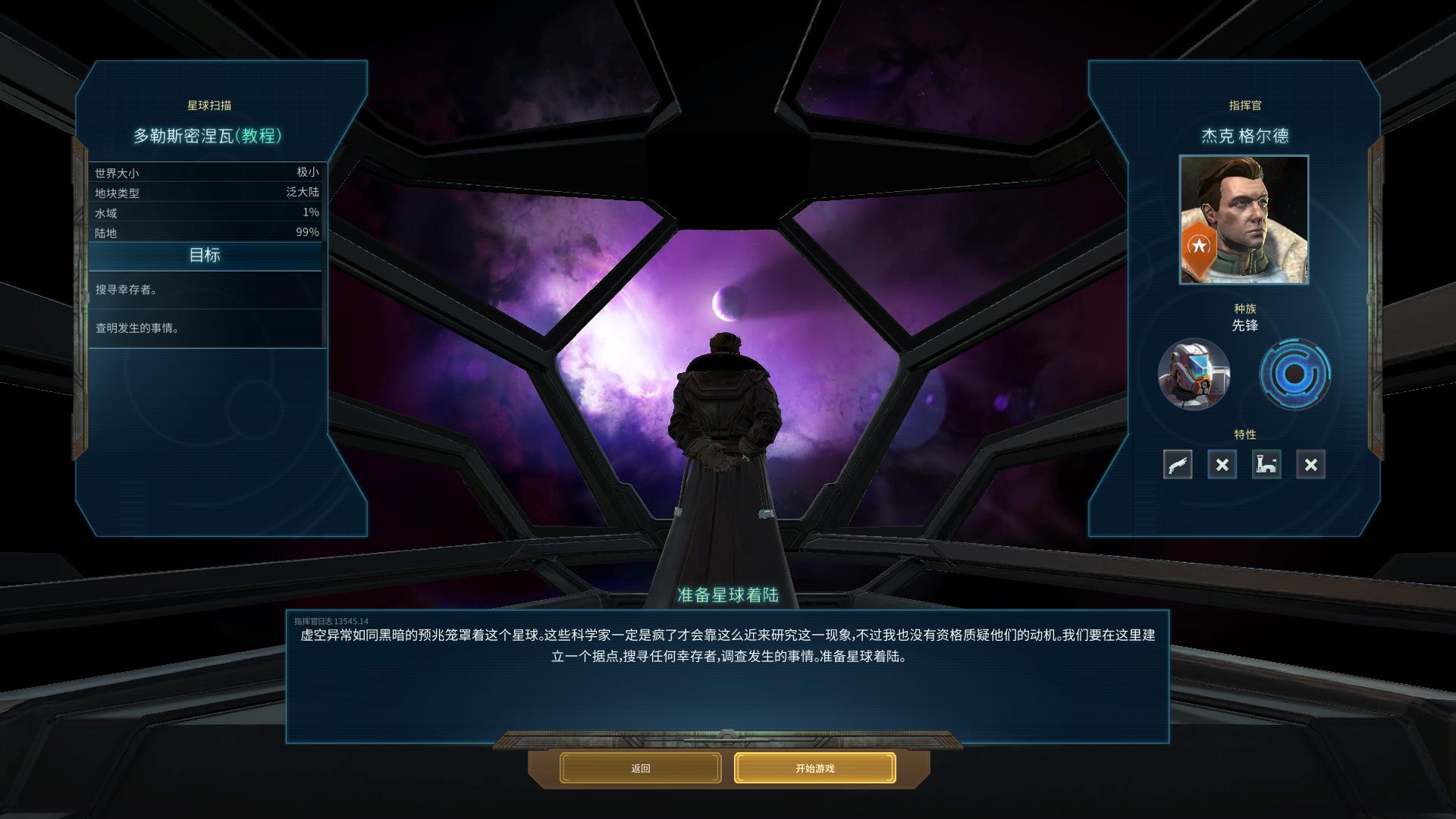
Task: Inspect the blue circular technology icon
Action: click(1294, 374)
